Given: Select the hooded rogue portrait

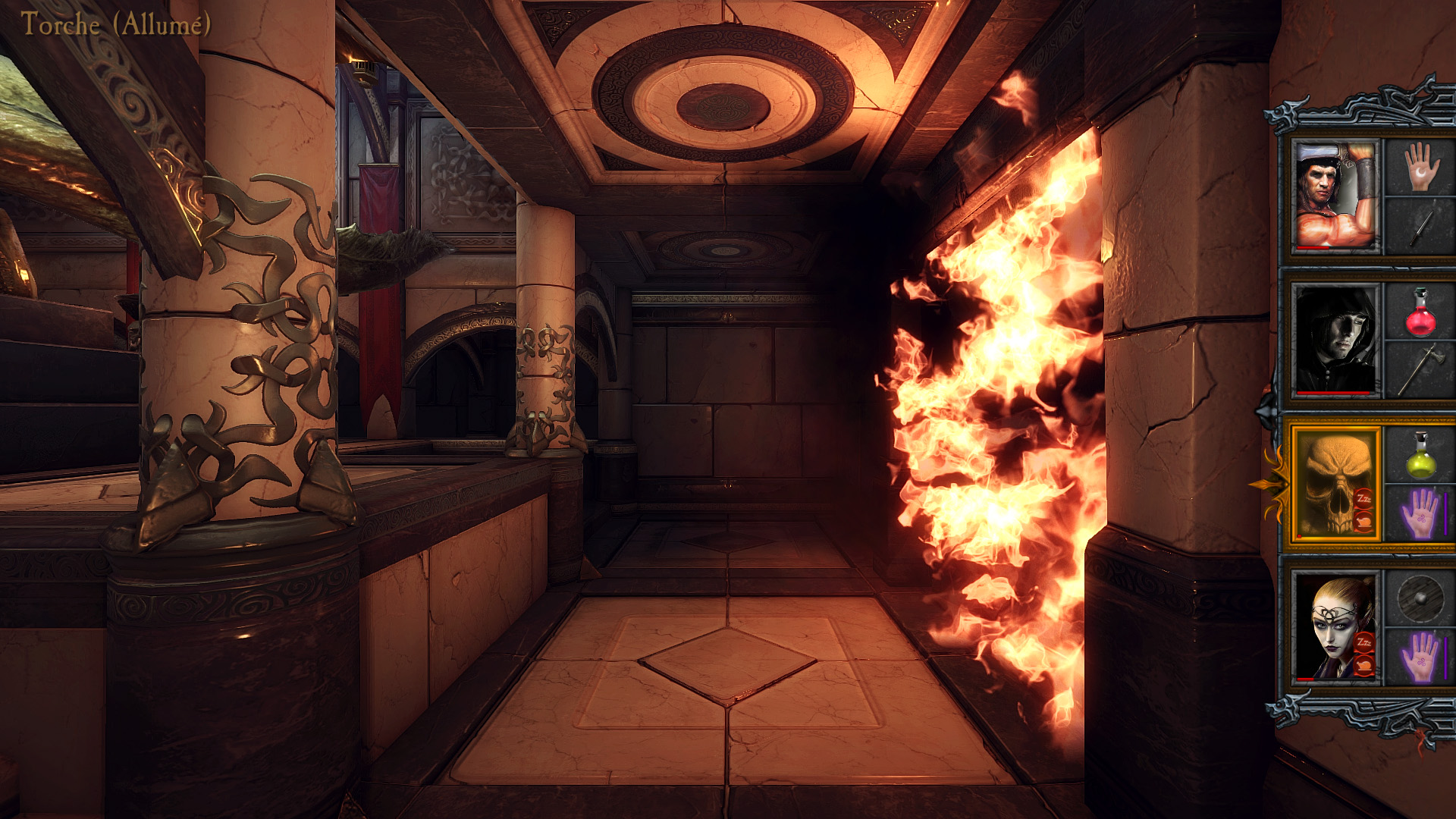Looking at the screenshot, I should (1335, 340).
